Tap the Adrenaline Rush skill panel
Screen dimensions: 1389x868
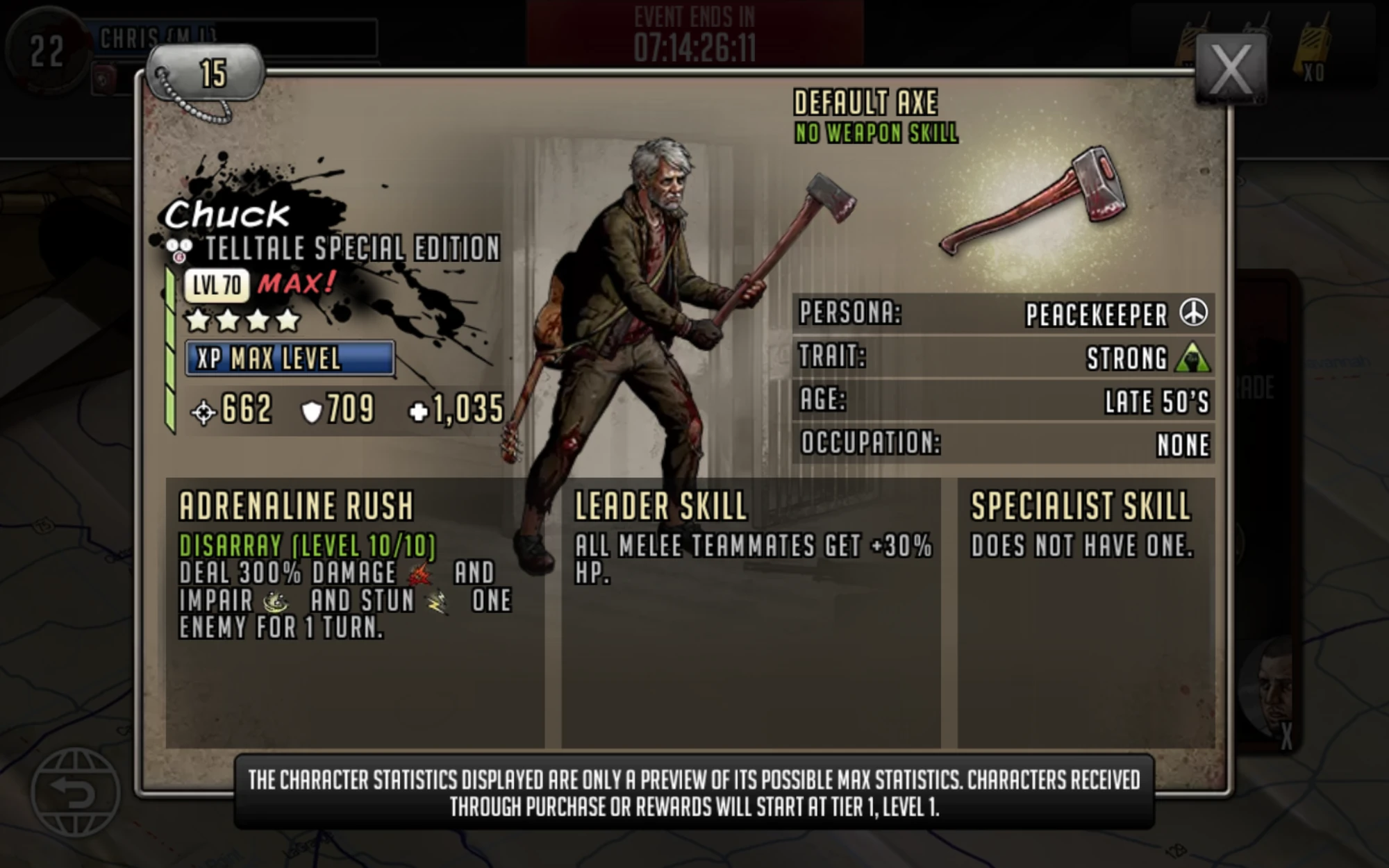pos(354,611)
